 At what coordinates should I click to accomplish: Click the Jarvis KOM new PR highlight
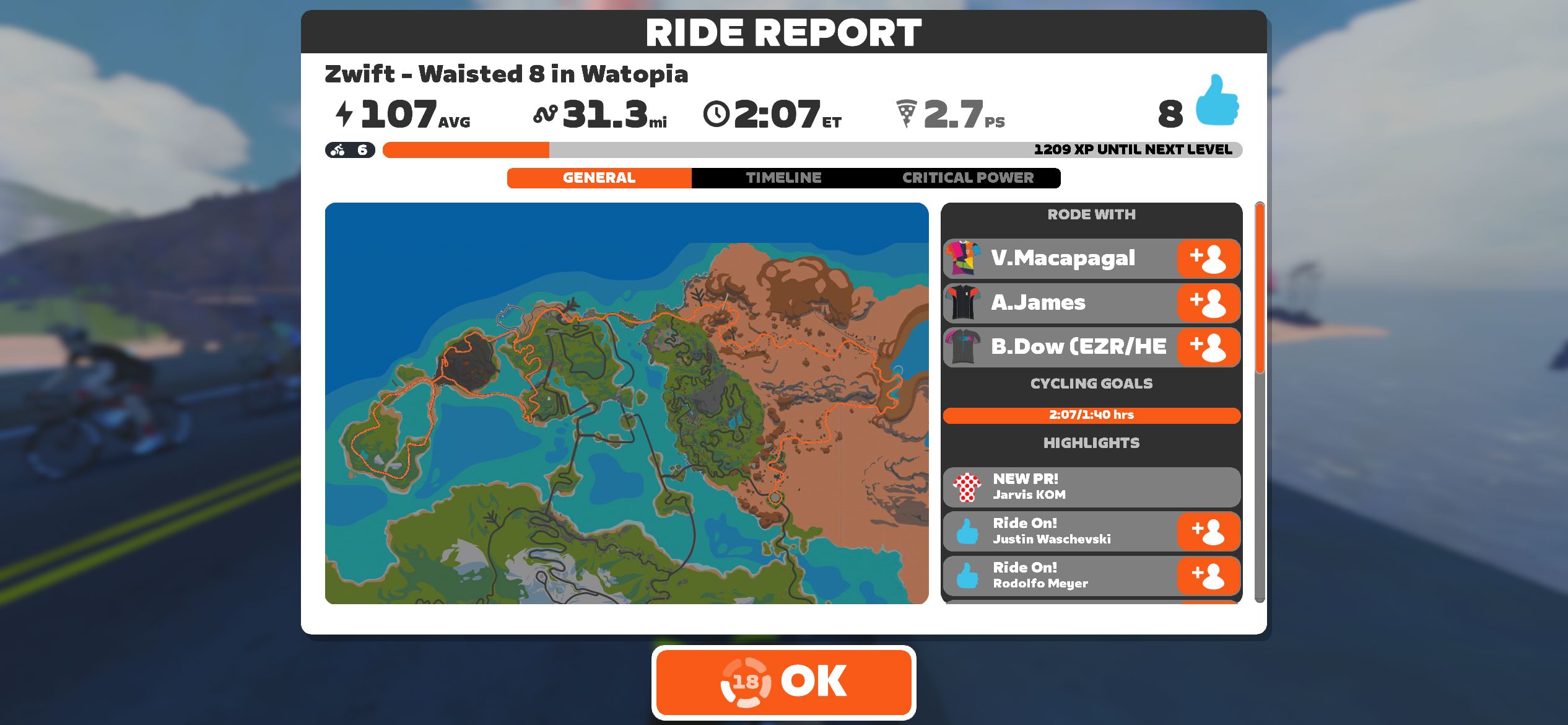coord(1090,487)
